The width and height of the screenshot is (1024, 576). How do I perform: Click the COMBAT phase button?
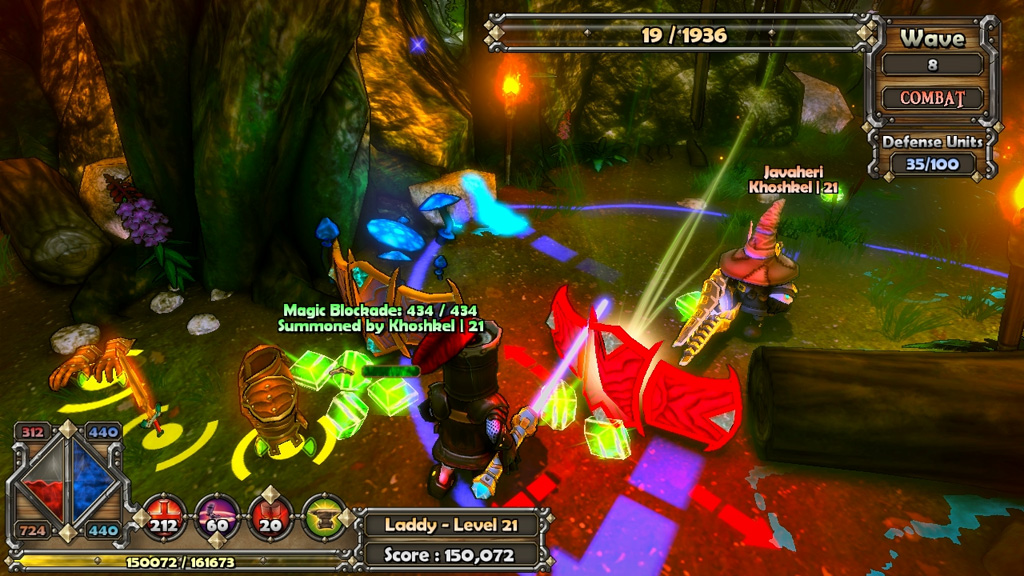coord(932,99)
